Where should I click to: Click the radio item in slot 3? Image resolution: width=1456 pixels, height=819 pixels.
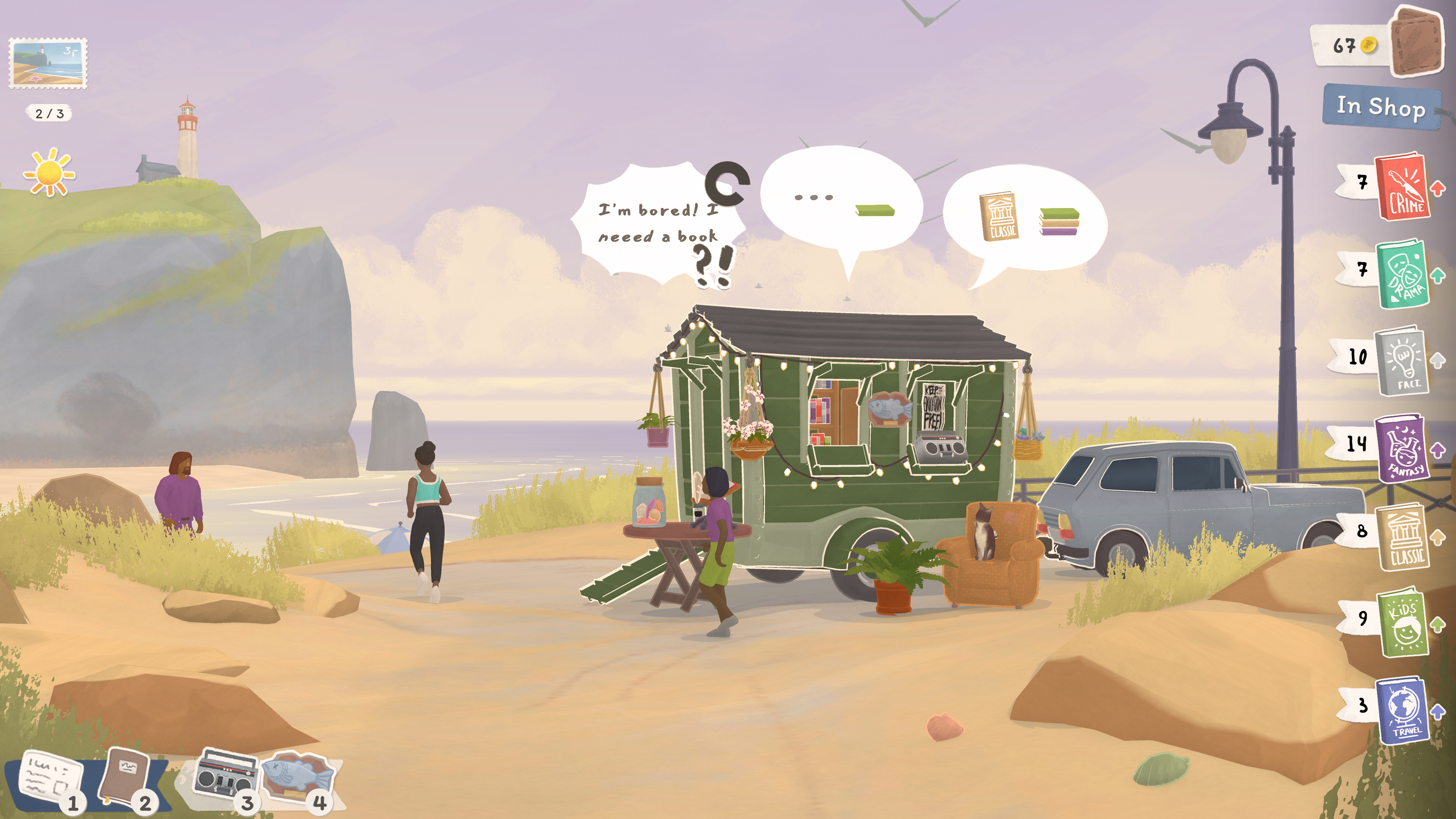pos(226,774)
